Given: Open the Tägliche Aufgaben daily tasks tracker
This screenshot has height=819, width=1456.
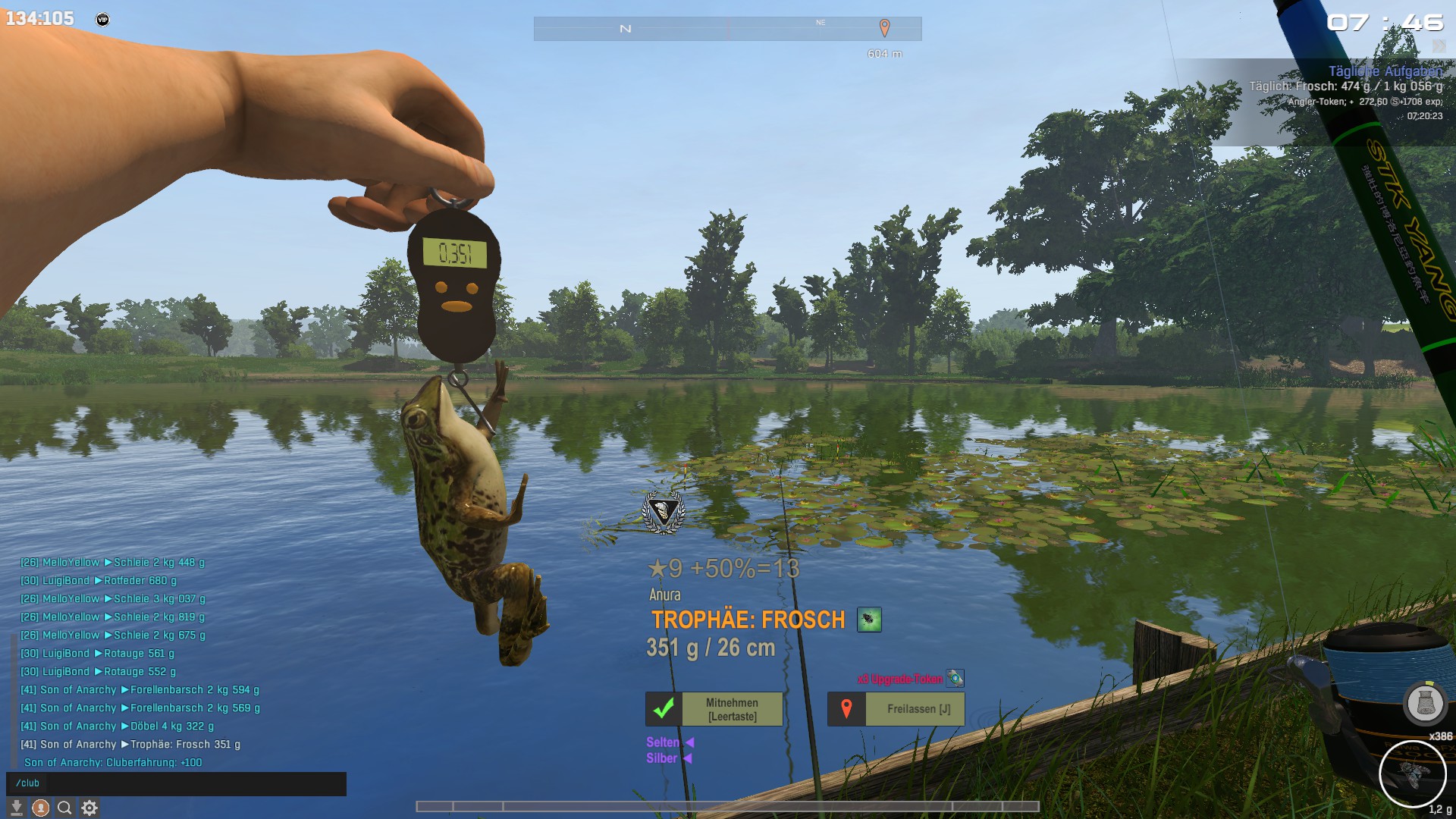Looking at the screenshot, I should tap(1385, 71).
